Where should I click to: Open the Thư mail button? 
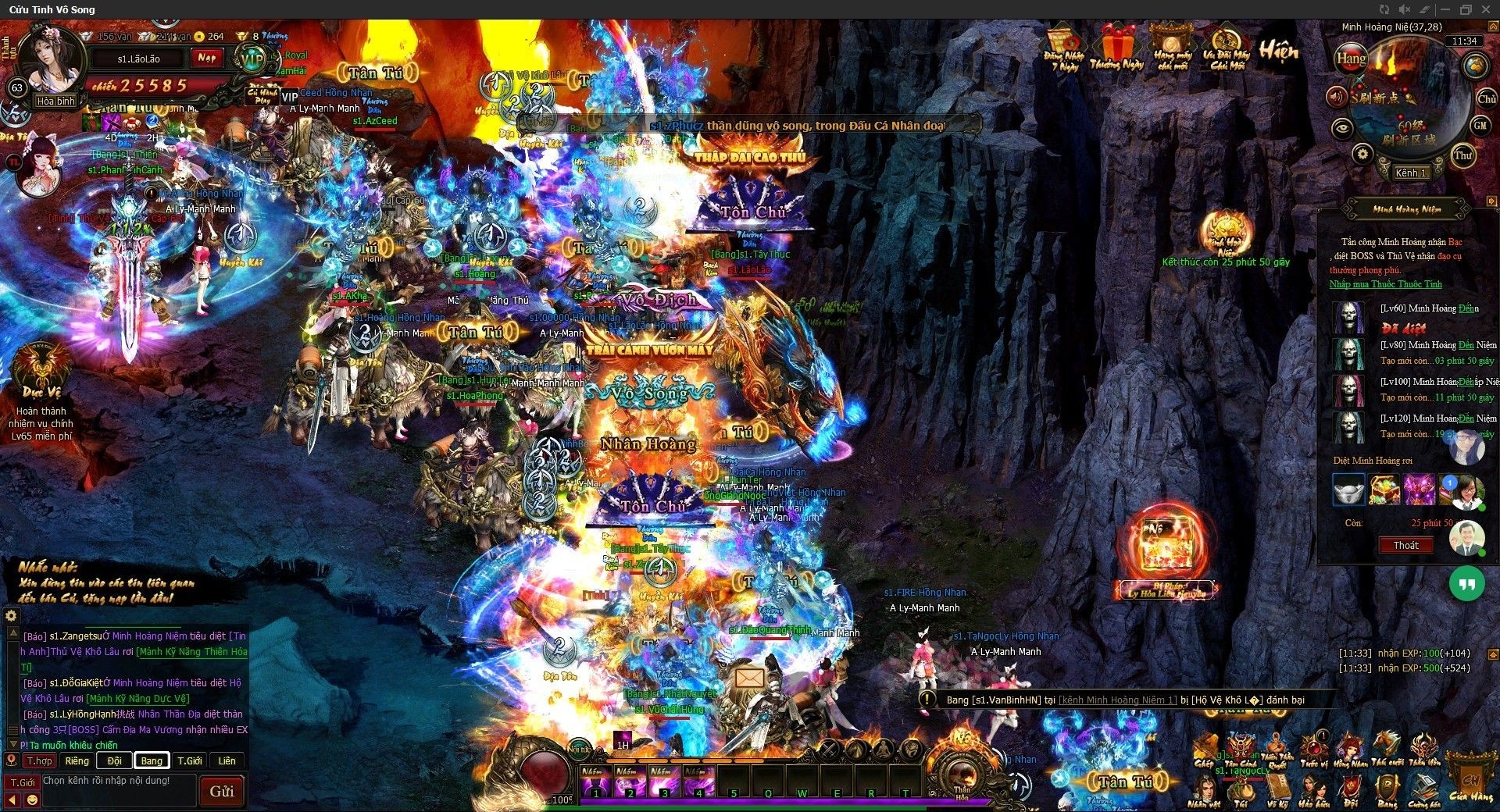click(1463, 155)
